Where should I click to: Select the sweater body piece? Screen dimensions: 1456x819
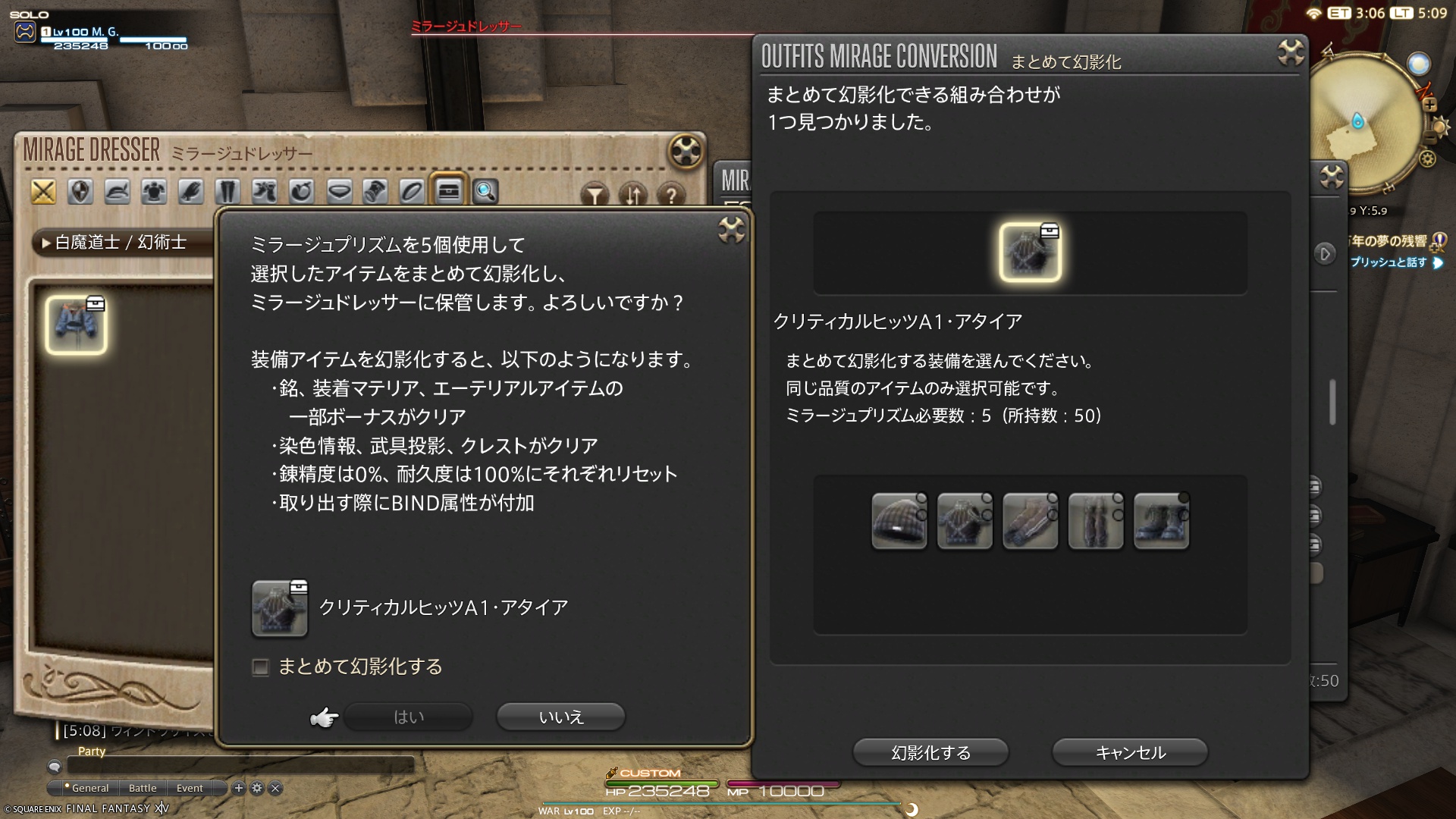[965, 520]
